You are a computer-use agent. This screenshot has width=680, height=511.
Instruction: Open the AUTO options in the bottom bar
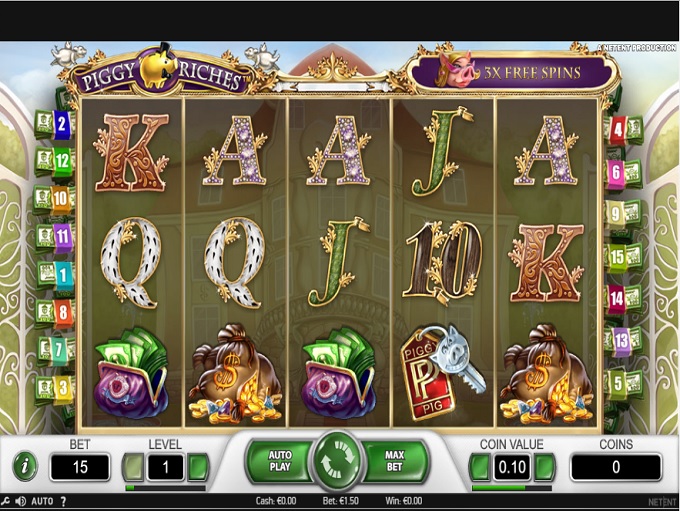click(x=42, y=501)
